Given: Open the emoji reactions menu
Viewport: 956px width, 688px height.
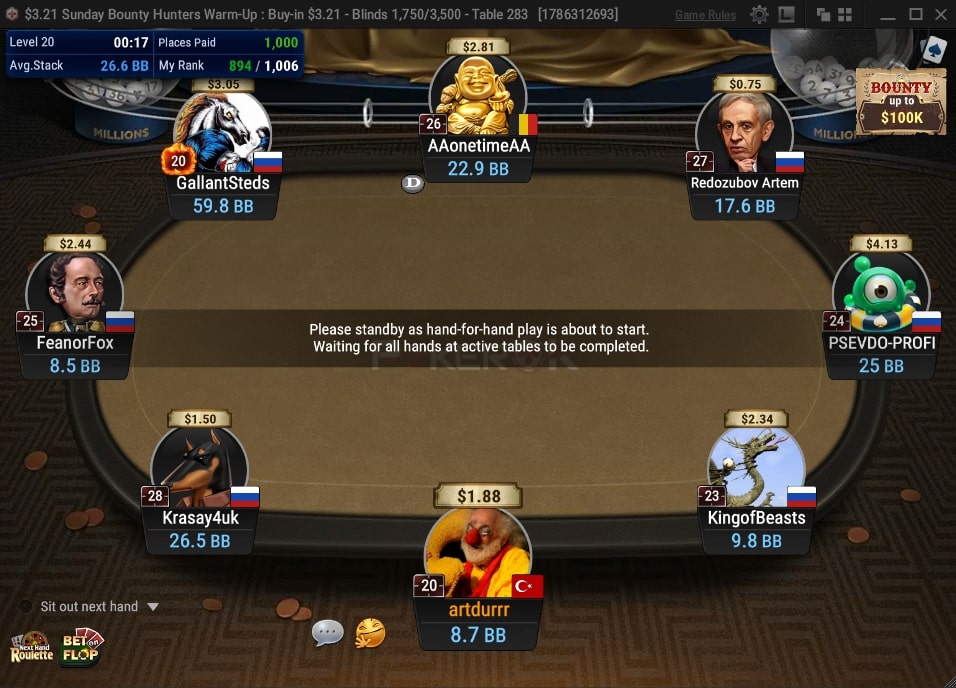Looking at the screenshot, I should coord(370,632).
